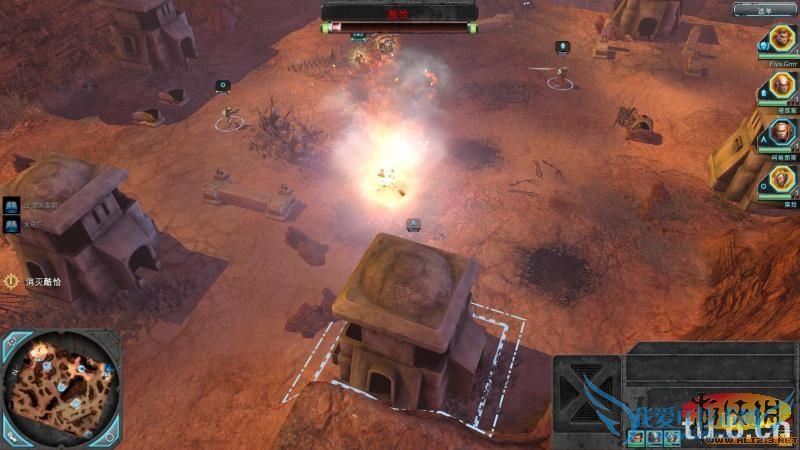The image size is (800, 450).
Task: Click the minimap's bottom-right corner button
Action: click(110, 434)
